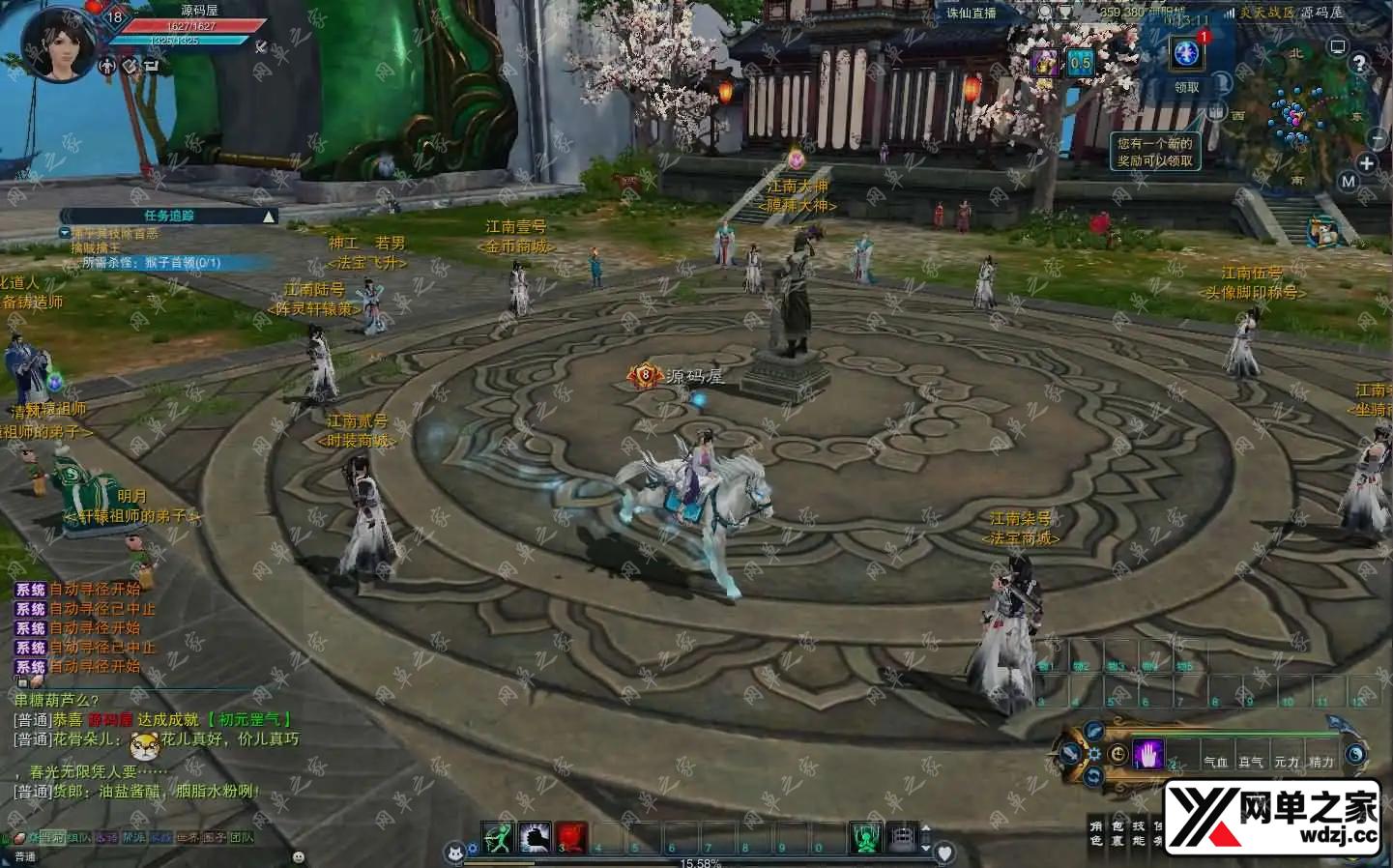Image resolution: width=1393 pixels, height=868 pixels.
Task: Open the purple-haired character event icon
Action: [x=1044, y=64]
